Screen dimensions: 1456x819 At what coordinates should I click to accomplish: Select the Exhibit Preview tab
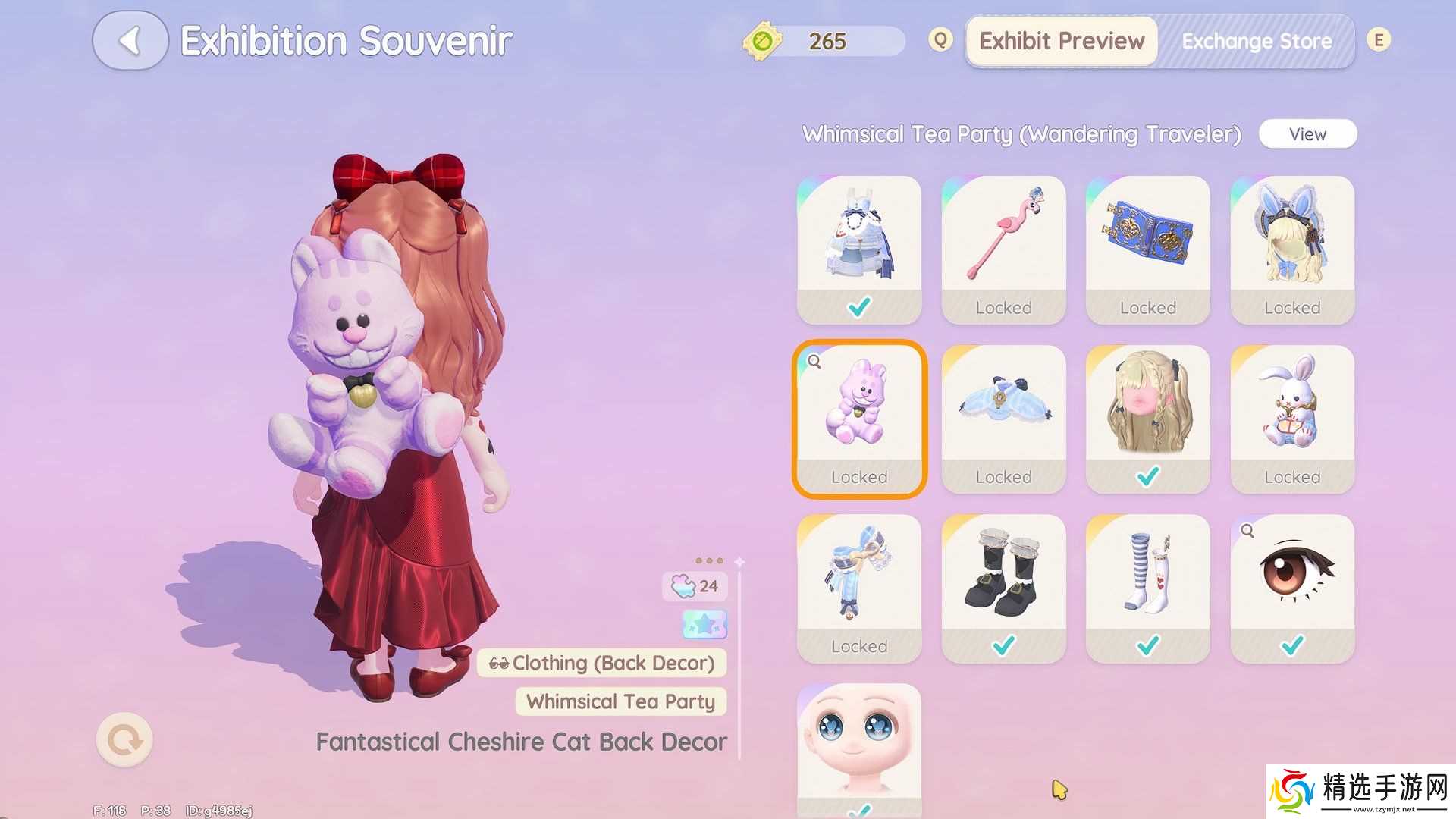click(x=1062, y=41)
